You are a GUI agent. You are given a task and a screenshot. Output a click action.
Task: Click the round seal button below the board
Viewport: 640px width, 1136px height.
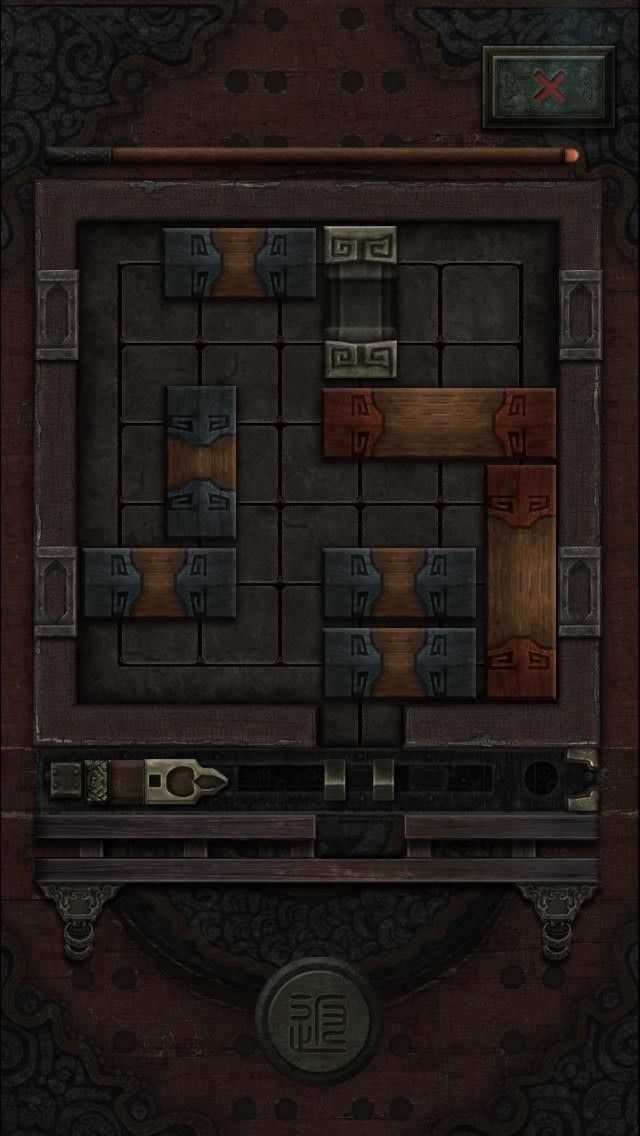[319, 1021]
